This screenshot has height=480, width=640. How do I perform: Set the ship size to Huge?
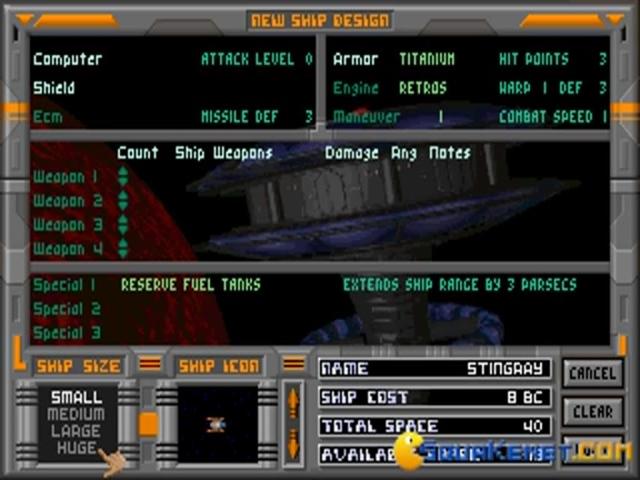click(x=77, y=448)
